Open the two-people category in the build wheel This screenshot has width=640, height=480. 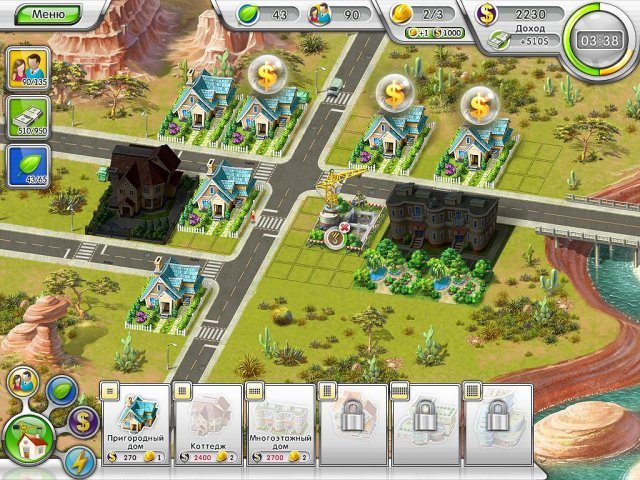point(22,383)
